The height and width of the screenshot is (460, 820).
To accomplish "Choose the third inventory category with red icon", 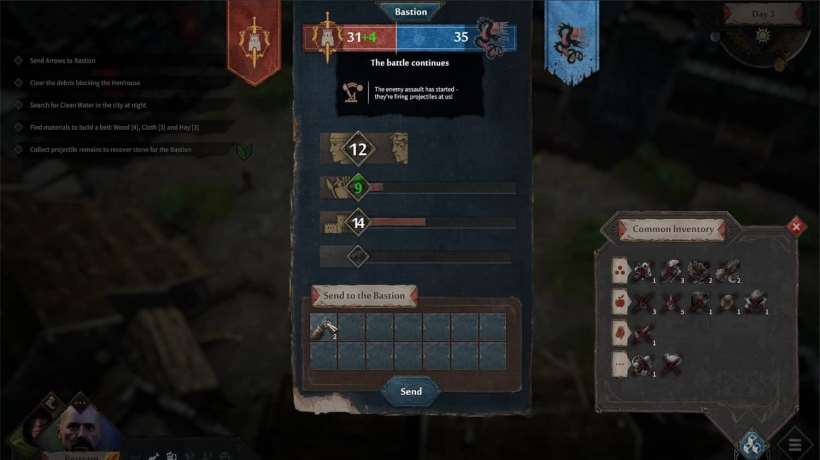I will tap(620, 332).
